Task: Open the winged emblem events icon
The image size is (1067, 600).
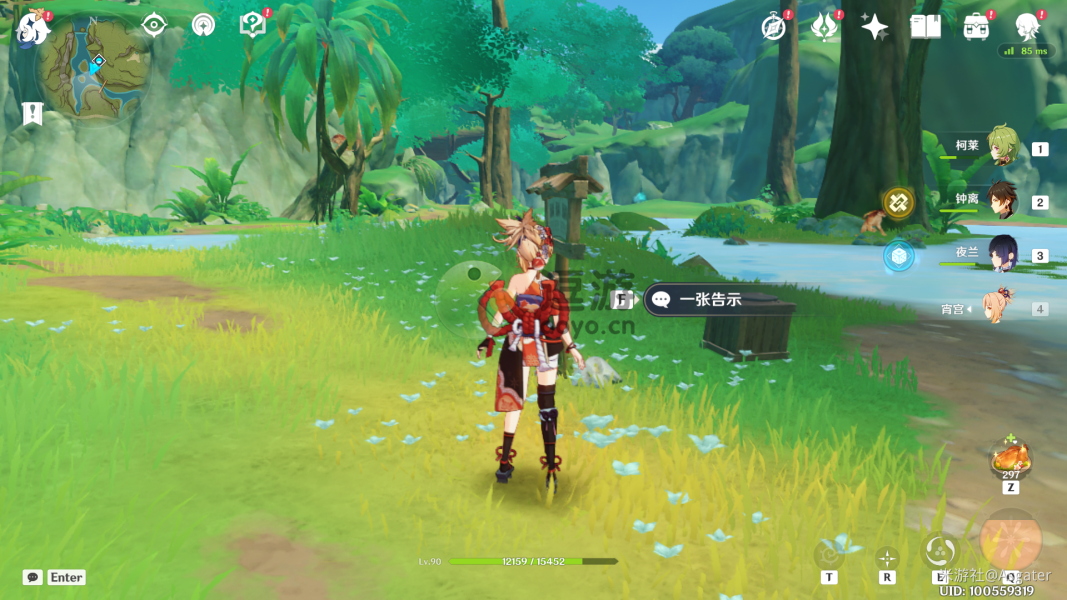Action: click(824, 27)
